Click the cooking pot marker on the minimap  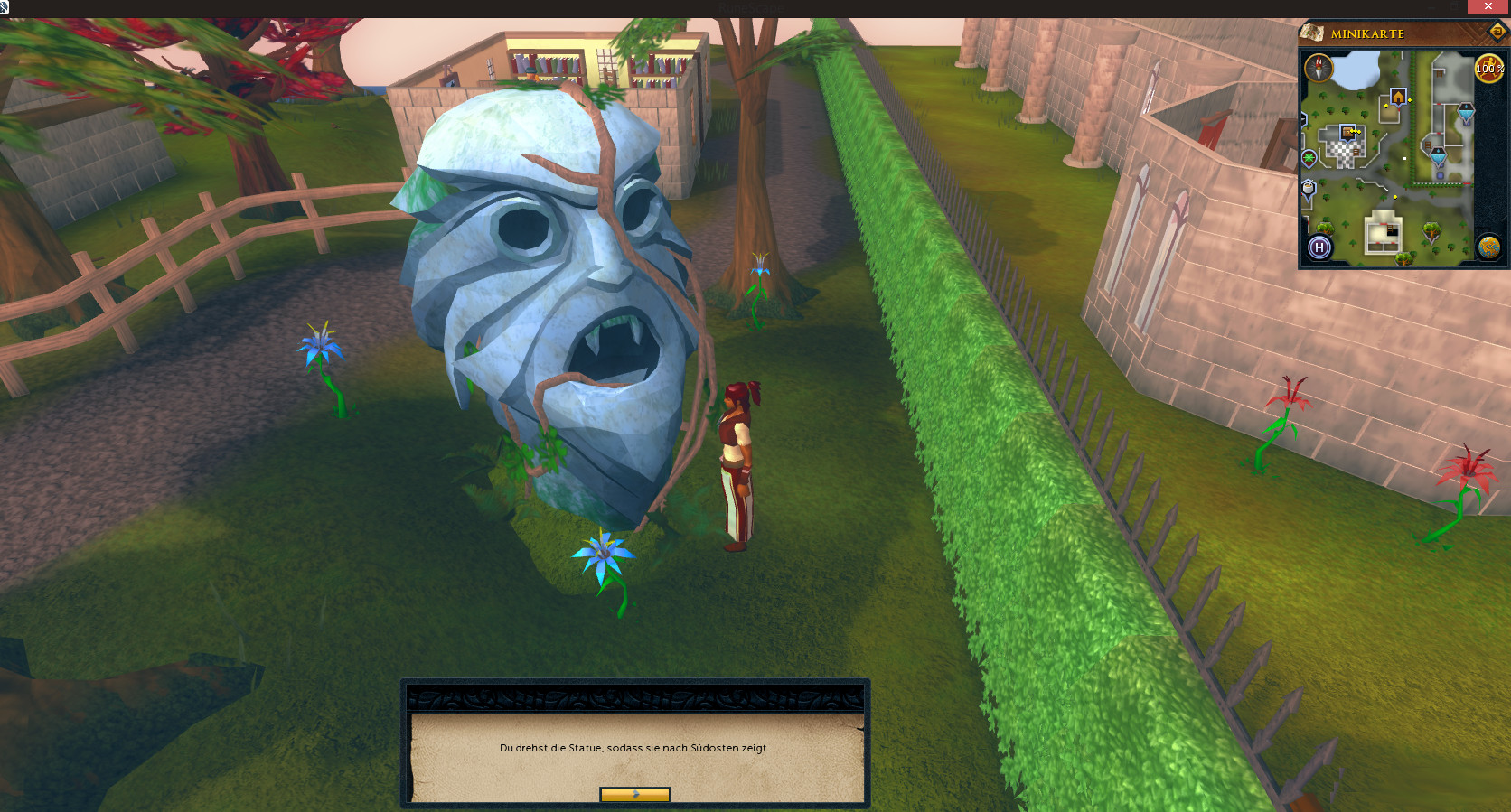pos(1309,188)
